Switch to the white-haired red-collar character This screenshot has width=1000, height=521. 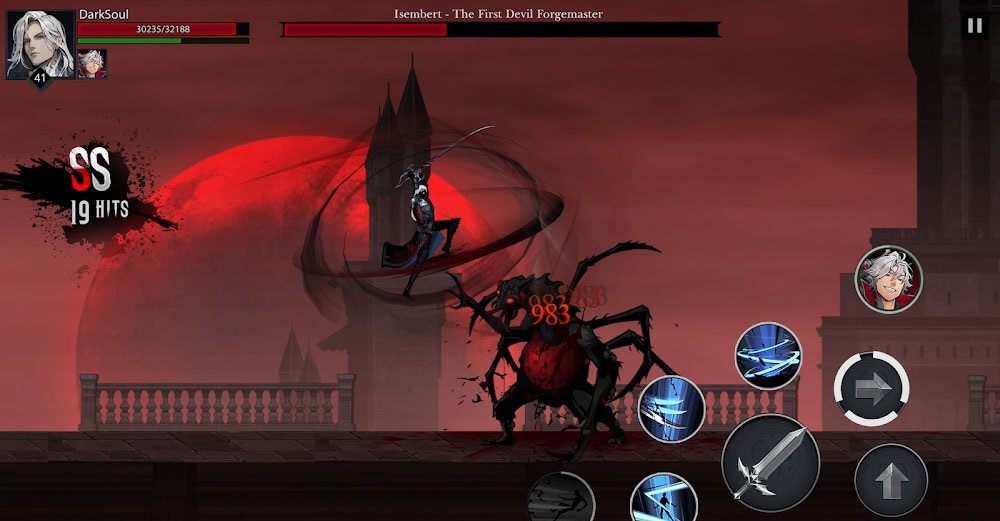click(x=888, y=279)
